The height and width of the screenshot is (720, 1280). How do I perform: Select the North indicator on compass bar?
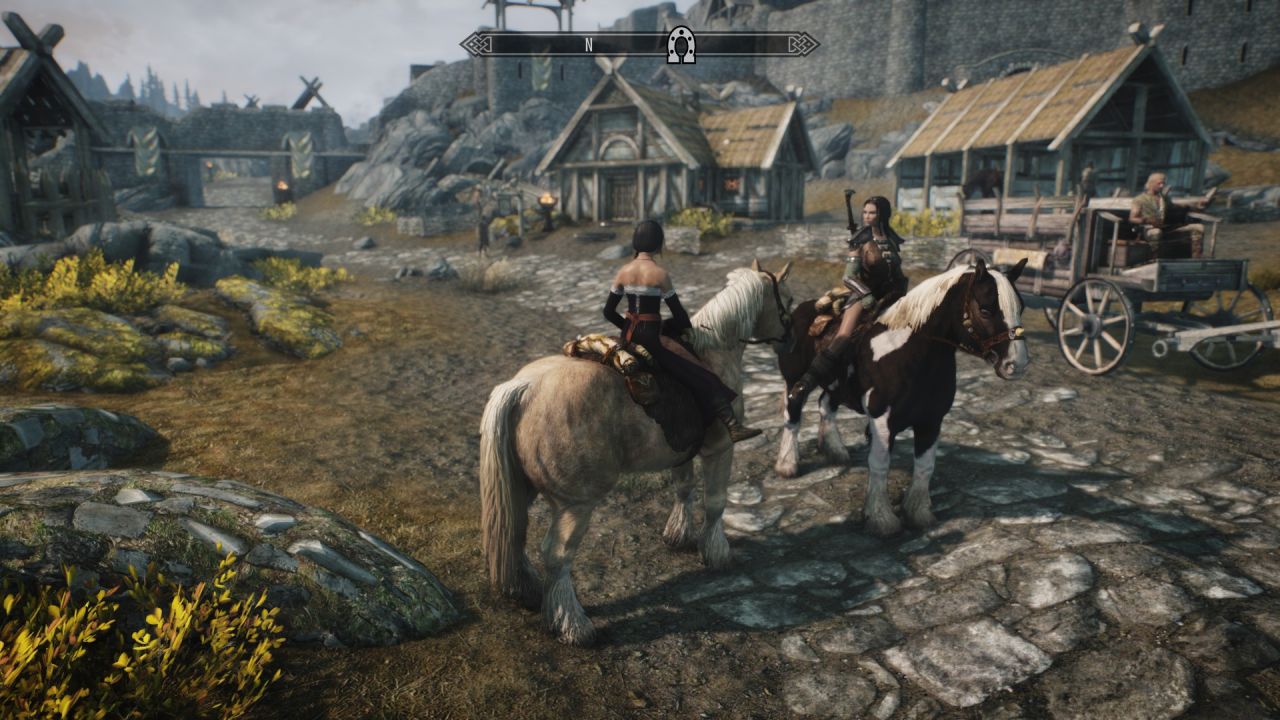pos(589,45)
